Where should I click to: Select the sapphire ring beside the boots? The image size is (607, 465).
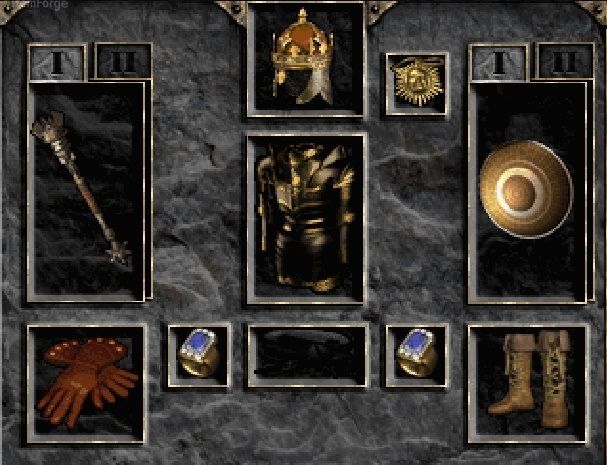pyautogui.click(x=417, y=354)
